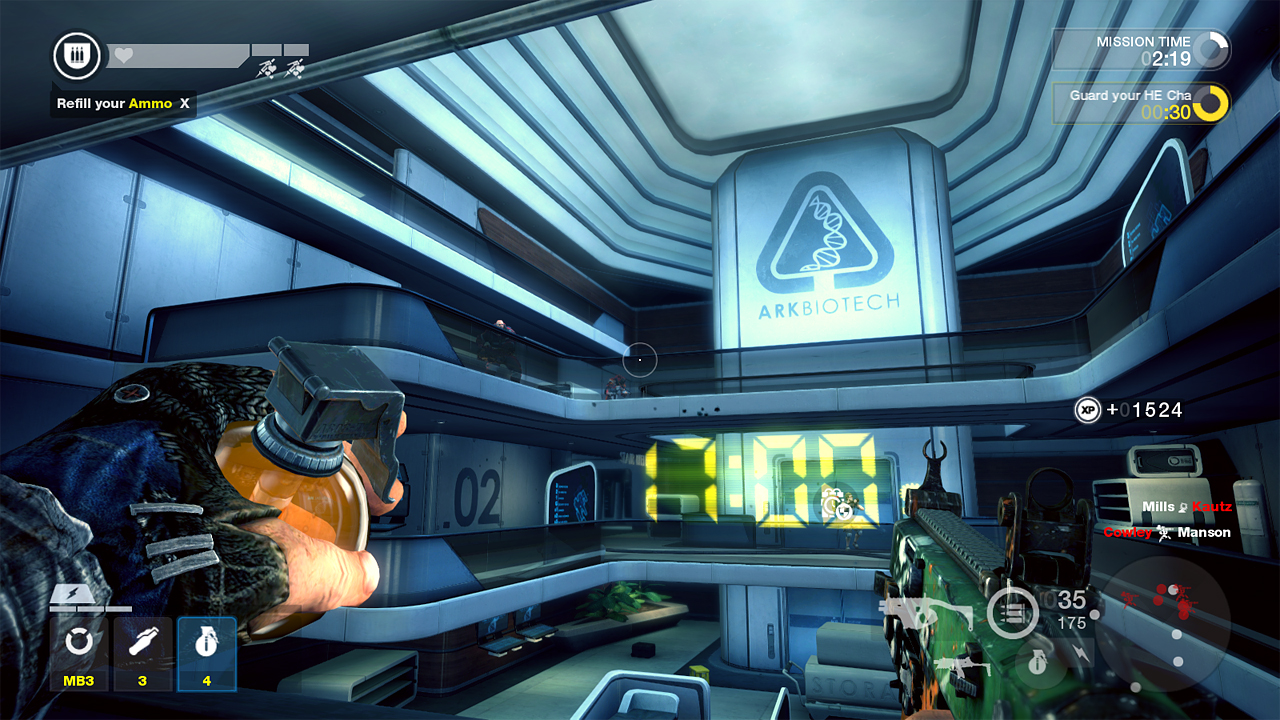
Task: Select the MB3 ability reload slot
Action: (79, 652)
